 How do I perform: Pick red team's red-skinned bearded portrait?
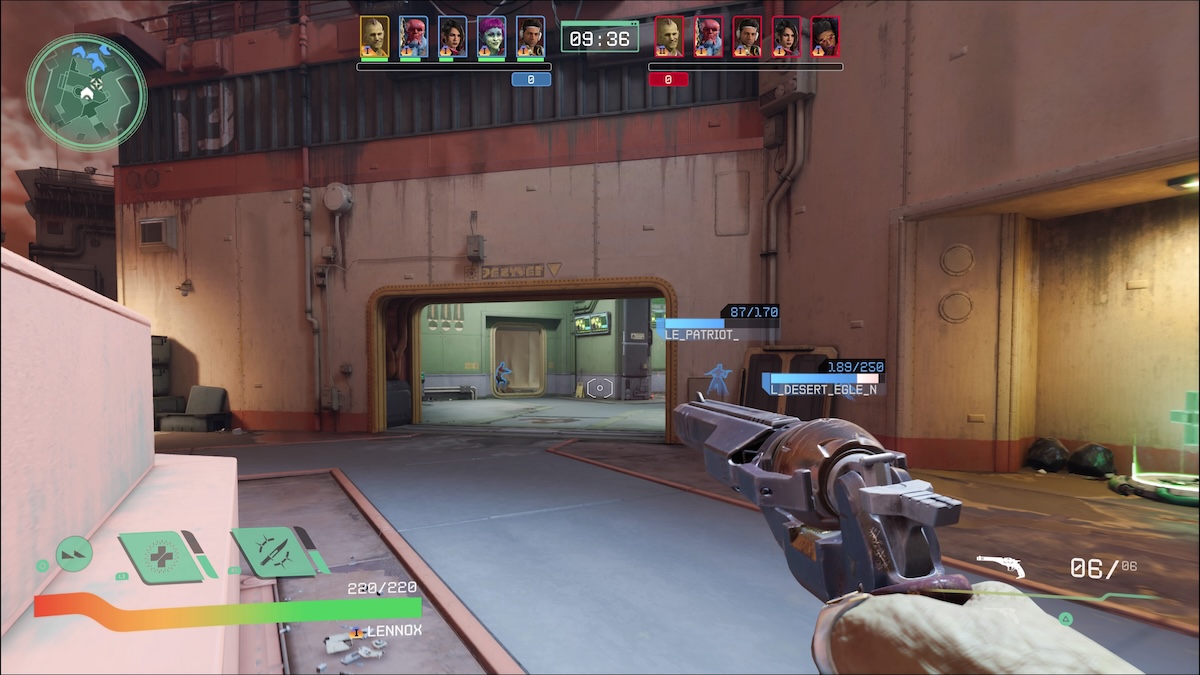(708, 36)
